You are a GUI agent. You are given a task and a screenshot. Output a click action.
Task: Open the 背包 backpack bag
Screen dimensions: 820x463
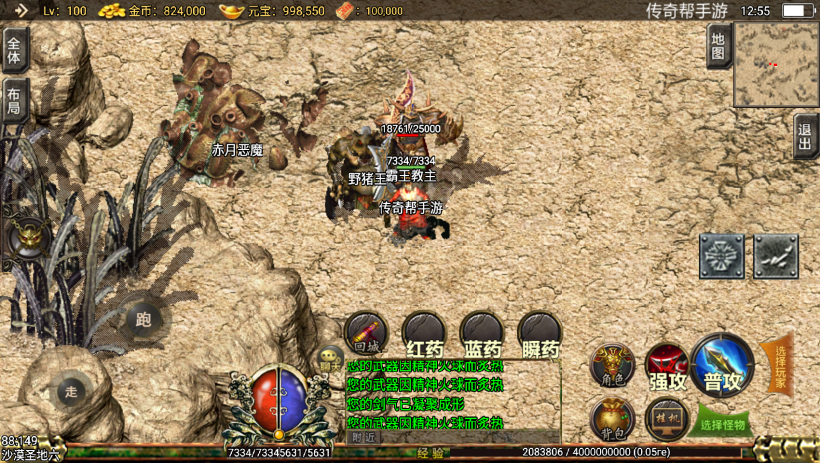point(612,419)
